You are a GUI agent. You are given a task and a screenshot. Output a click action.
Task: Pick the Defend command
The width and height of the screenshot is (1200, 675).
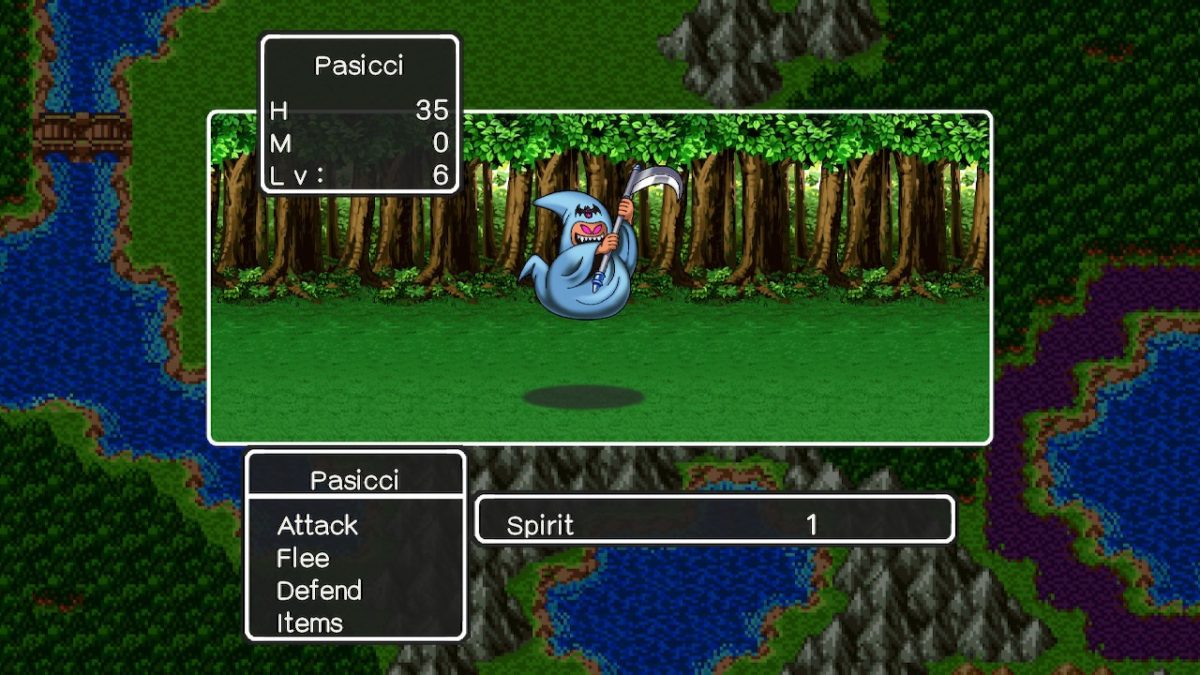pos(319,590)
